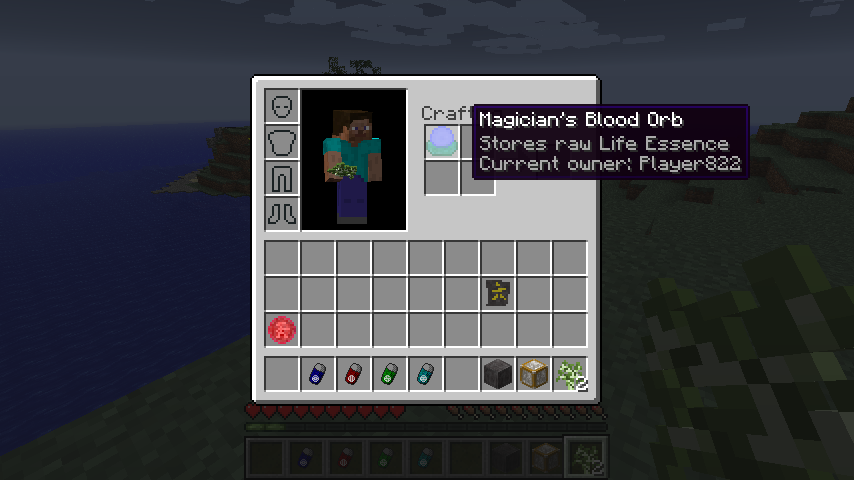
Task: Click the chestplate armor slot
Action: click(x=282, y=141)
